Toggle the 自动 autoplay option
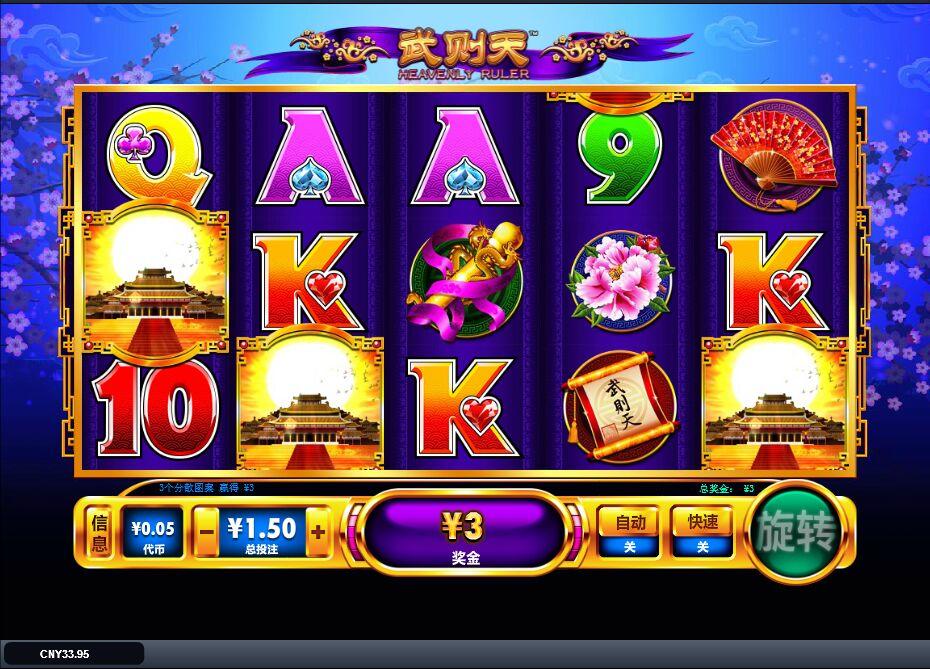Viewport: 930px width, 669px height. [x=628, y=532]
